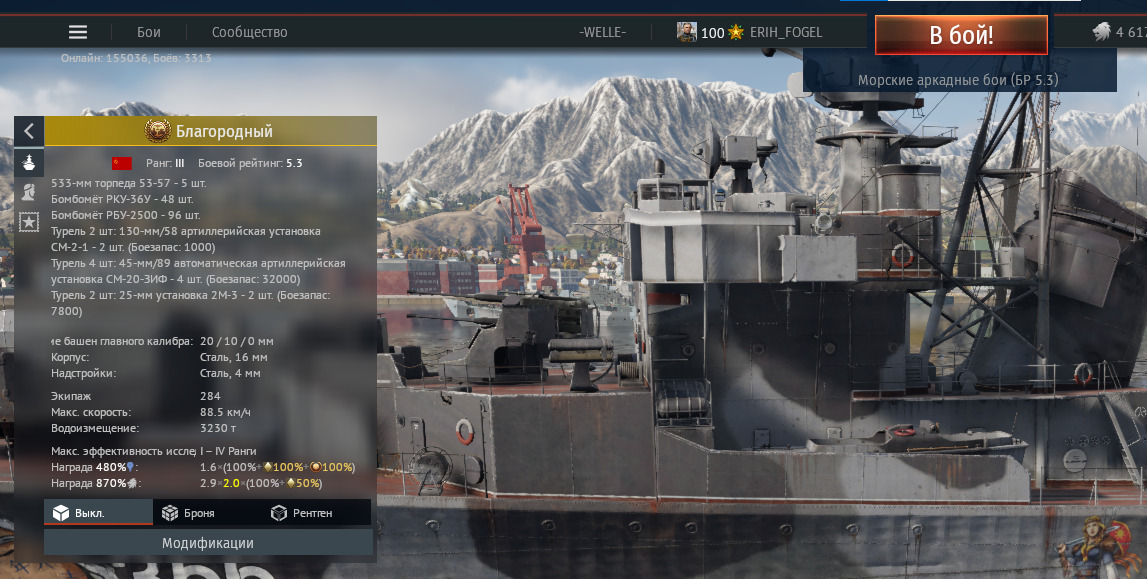Open the Сообщество menu

tap(250, 32)
